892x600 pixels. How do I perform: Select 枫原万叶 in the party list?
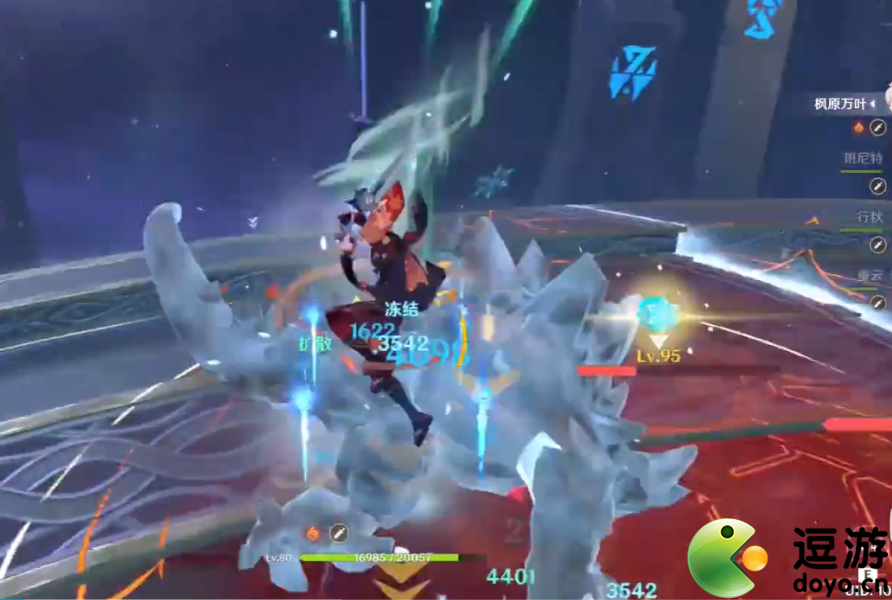pos(844,103)
